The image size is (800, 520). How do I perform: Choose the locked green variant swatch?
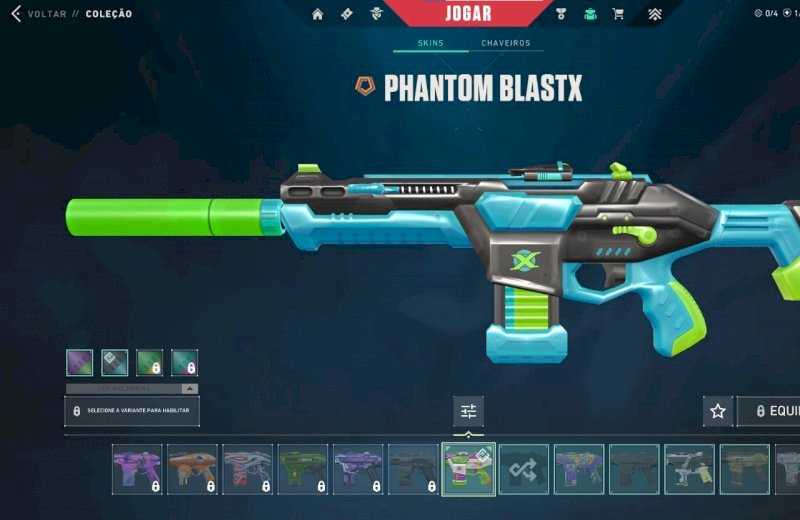(149, 362)
